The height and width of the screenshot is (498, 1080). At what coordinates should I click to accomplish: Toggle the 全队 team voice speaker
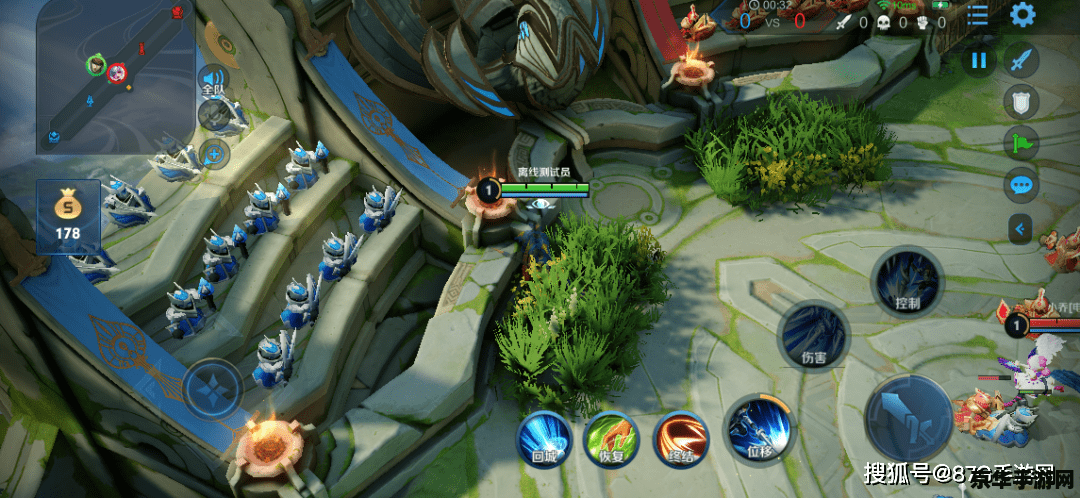pyautogui.click(x=212, y=79)
